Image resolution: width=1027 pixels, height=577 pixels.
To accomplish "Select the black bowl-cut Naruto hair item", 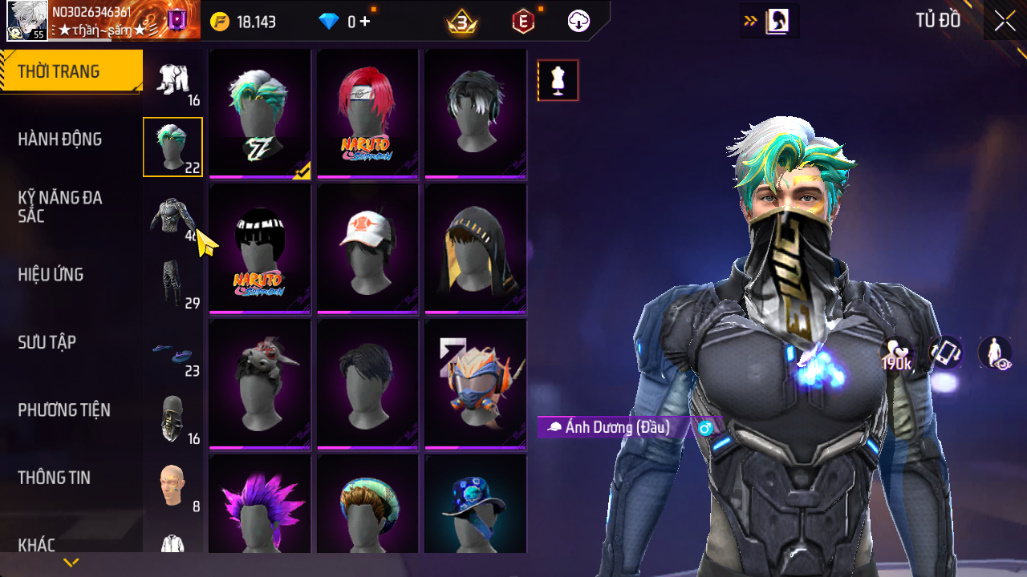I will click(x=260, y=248).
